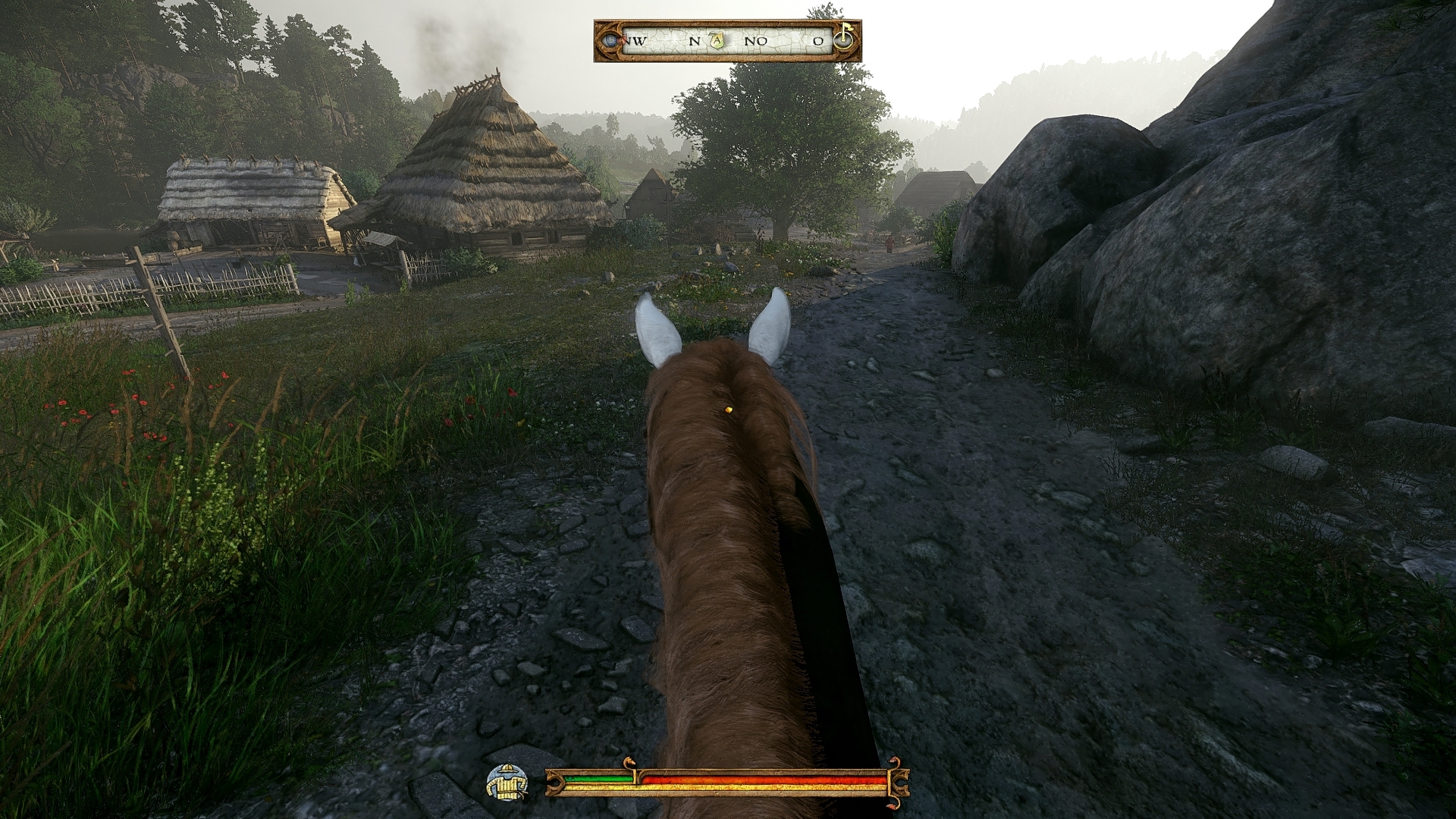Click the blue B shield marker on compass

[x=610, y=41]
